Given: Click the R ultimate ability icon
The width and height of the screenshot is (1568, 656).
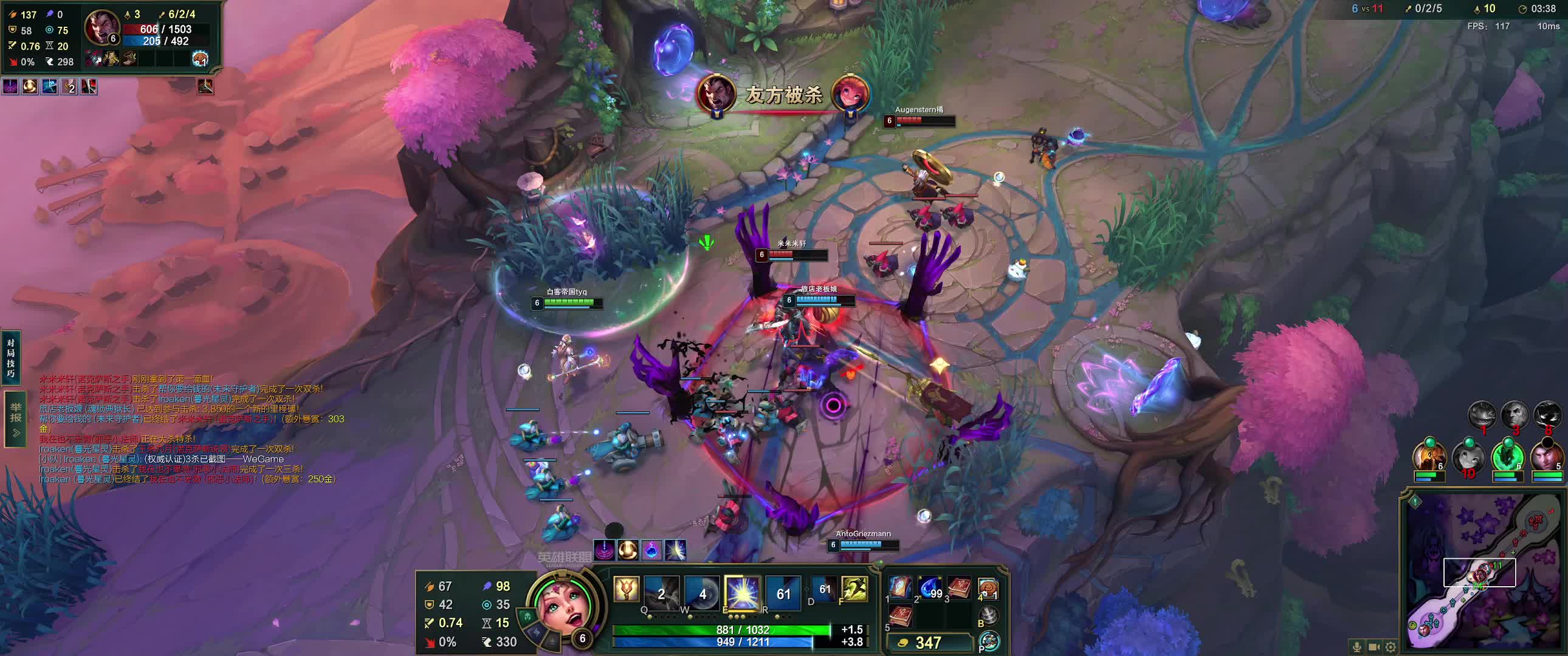Looking at the screenshot, I should click(783, 593).
